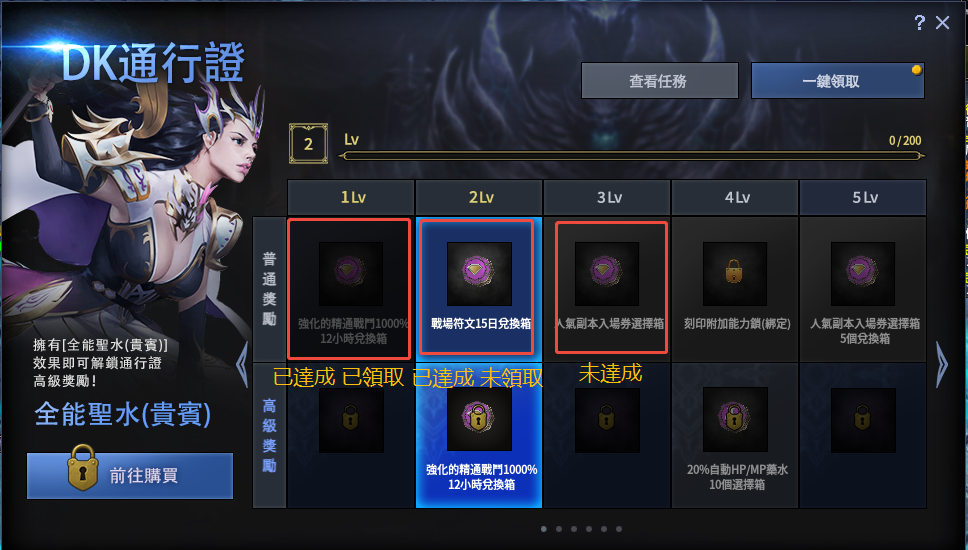Image resolution: width=968 pixels, height=550 pixels.
Task: Click the level 2 pass badge
Action: [308, 143]
